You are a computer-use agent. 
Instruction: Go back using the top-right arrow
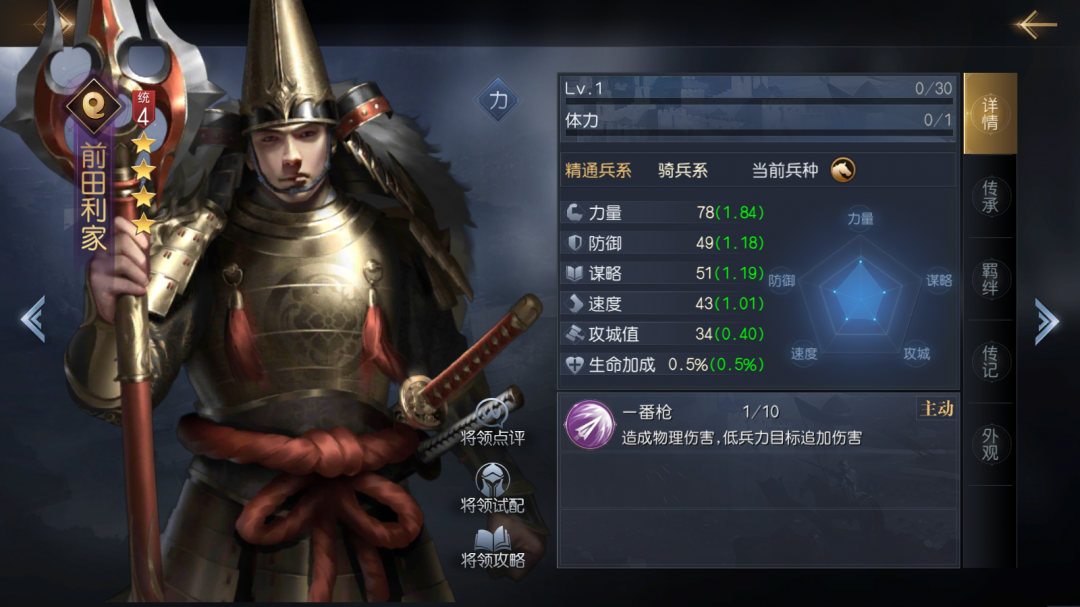[x=1035, y=24]
